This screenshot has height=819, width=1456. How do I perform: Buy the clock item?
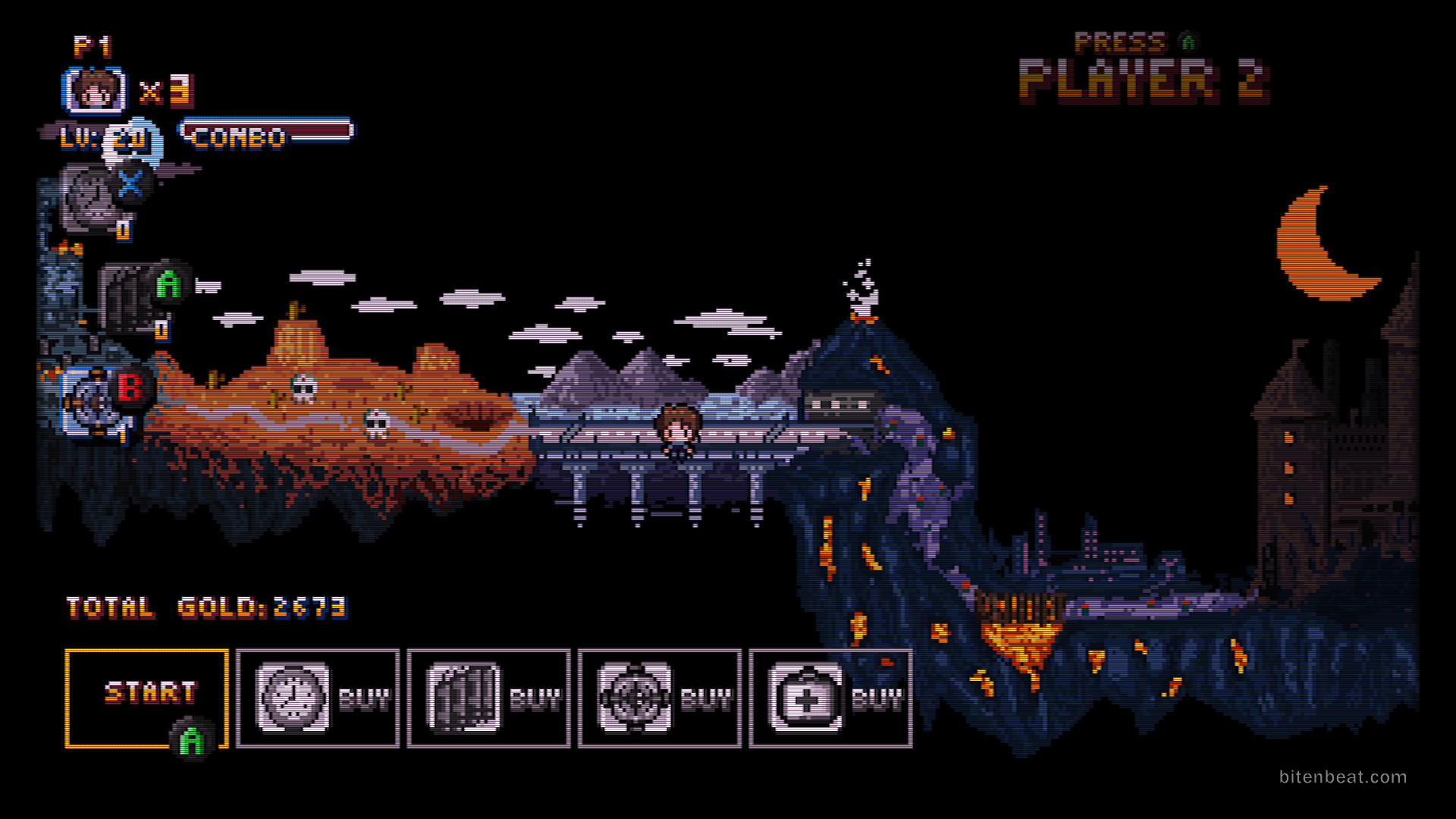pyautogui.click(x=318, y=698)
